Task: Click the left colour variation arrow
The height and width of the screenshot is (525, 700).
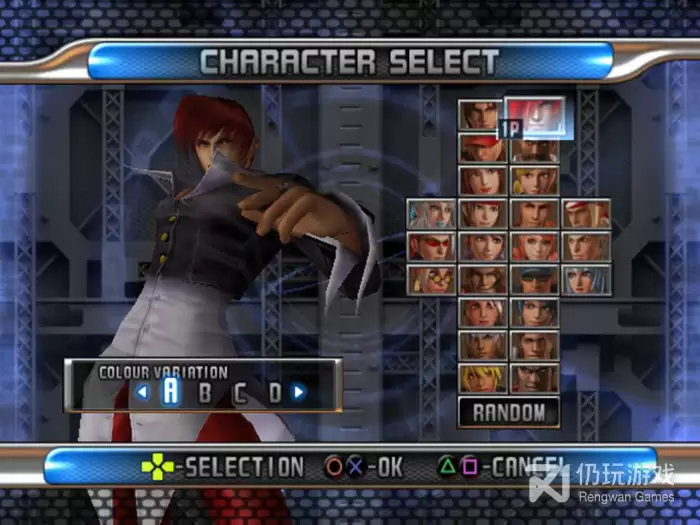Action: [142, 392]
